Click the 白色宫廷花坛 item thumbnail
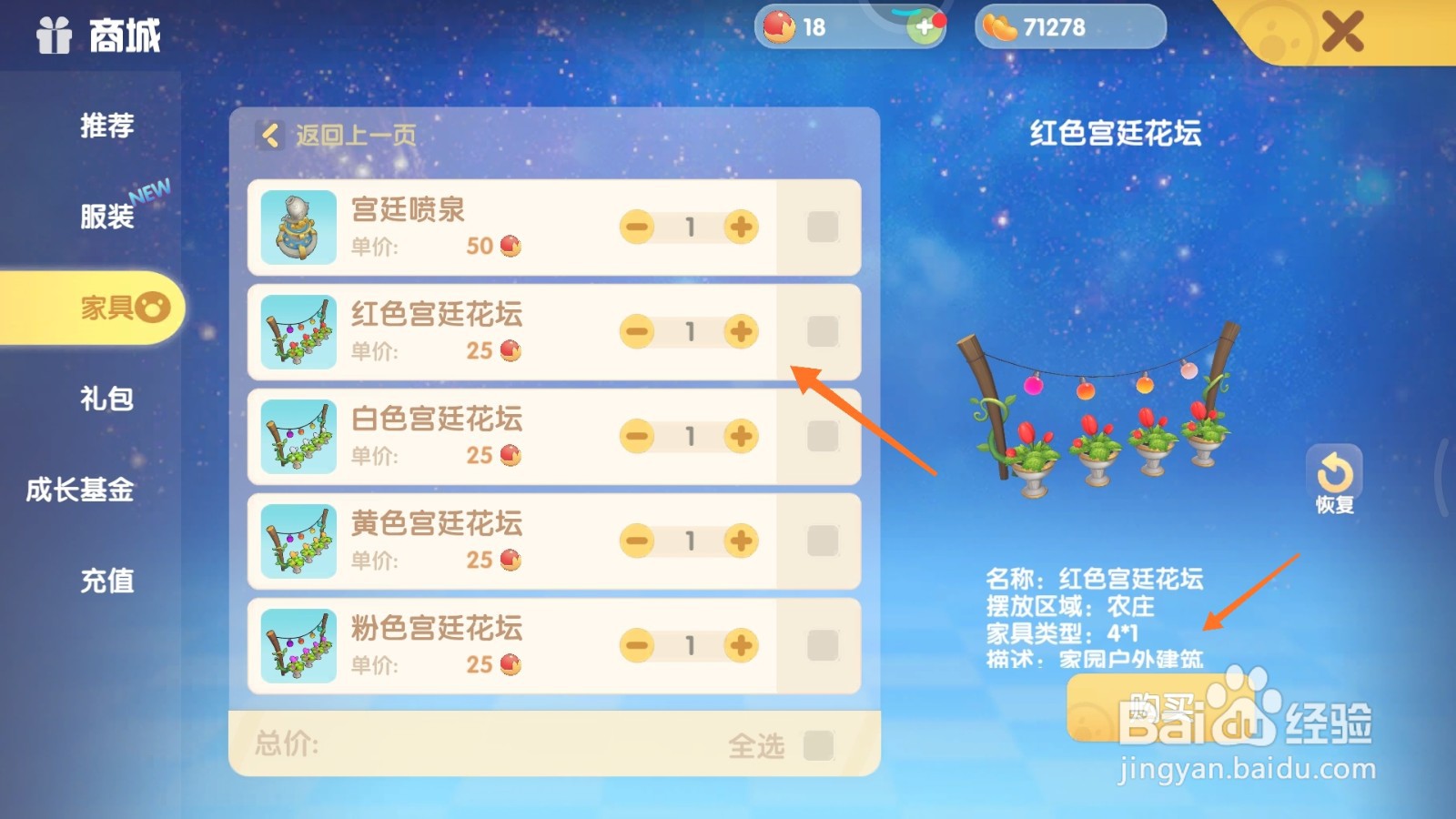1456x819 pixels. pos(297,436)
